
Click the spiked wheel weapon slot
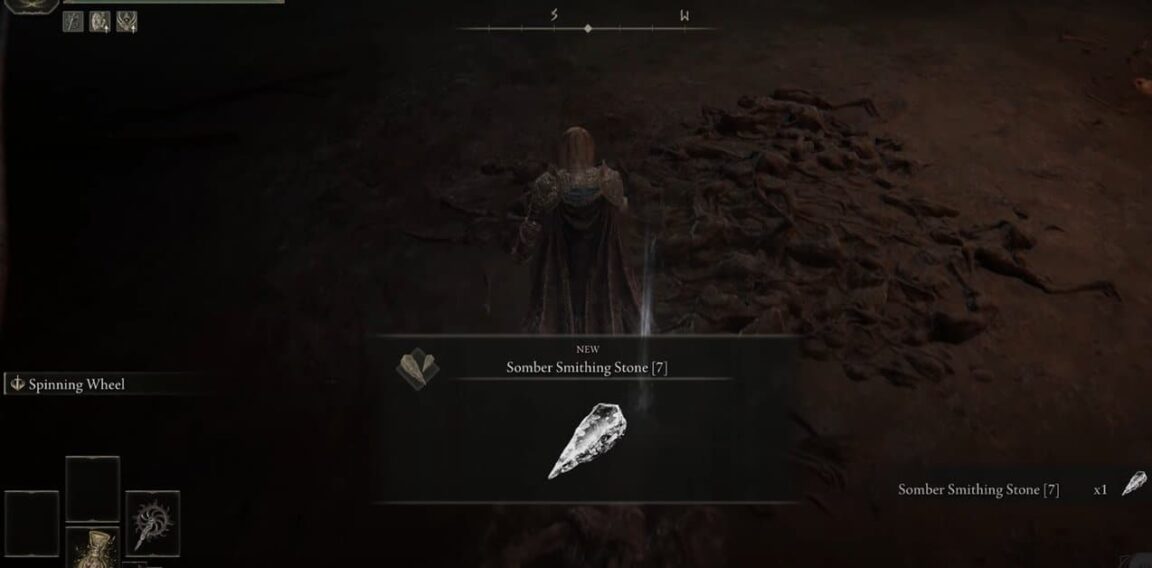[x=153, y=519]
